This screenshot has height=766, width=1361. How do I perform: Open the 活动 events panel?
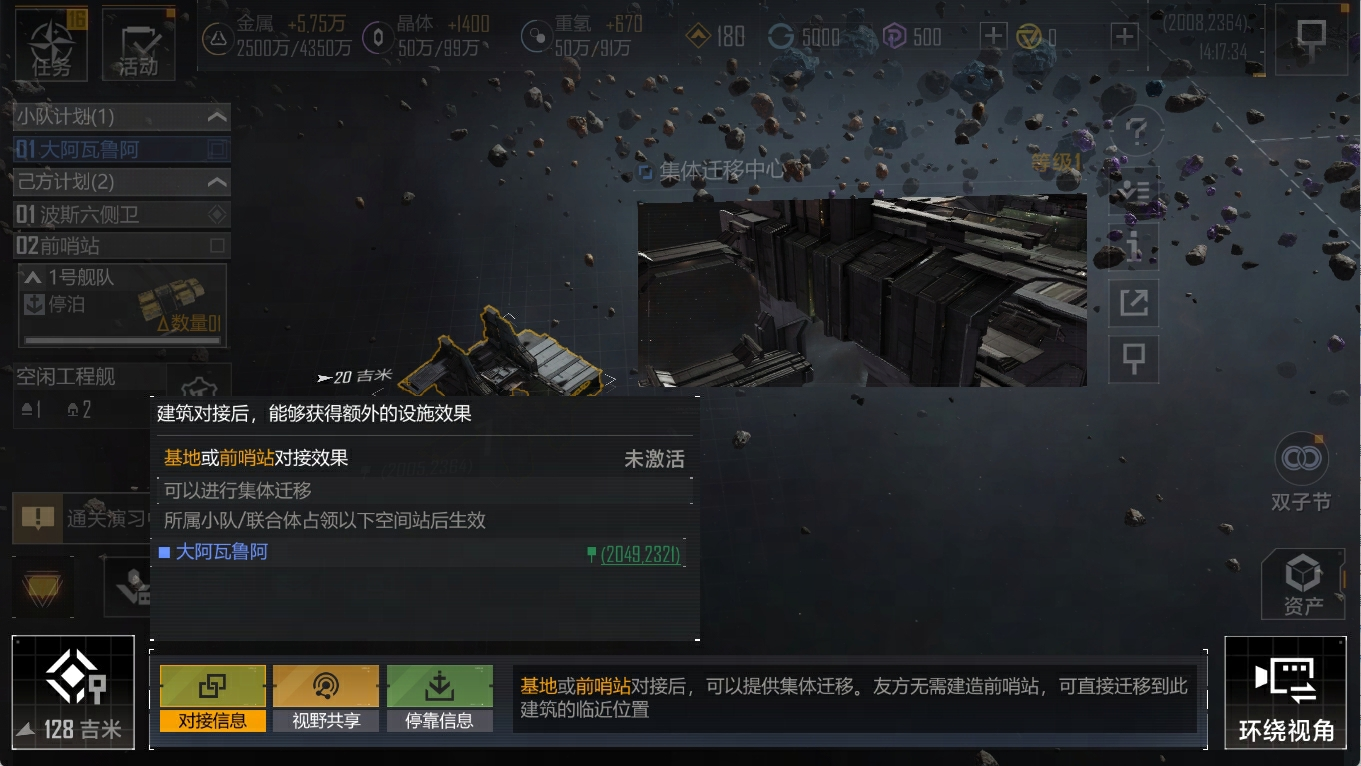pos(138,43)
